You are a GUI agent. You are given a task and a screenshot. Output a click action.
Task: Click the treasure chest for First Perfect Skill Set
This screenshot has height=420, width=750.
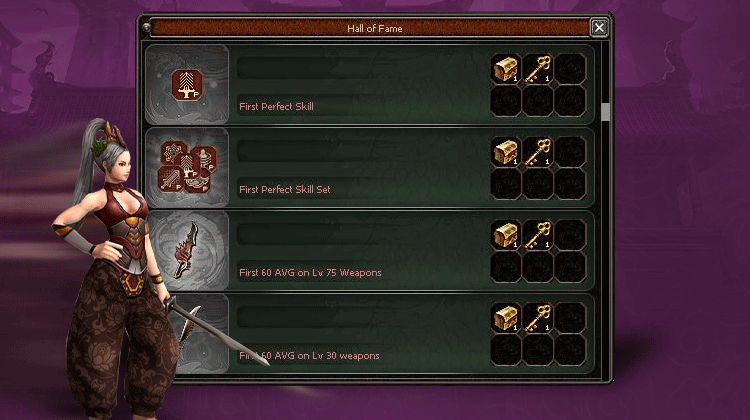507,151
